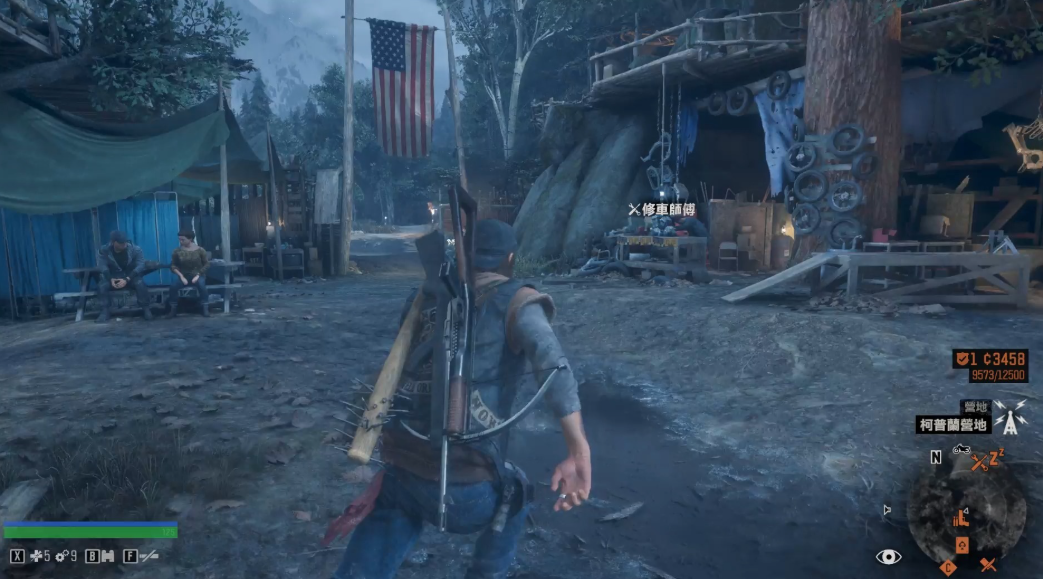Click the motorcycle icon above the minimap
Image resolution: width=1043 pixels, height=579 pixels.
[x=962, y=450]
